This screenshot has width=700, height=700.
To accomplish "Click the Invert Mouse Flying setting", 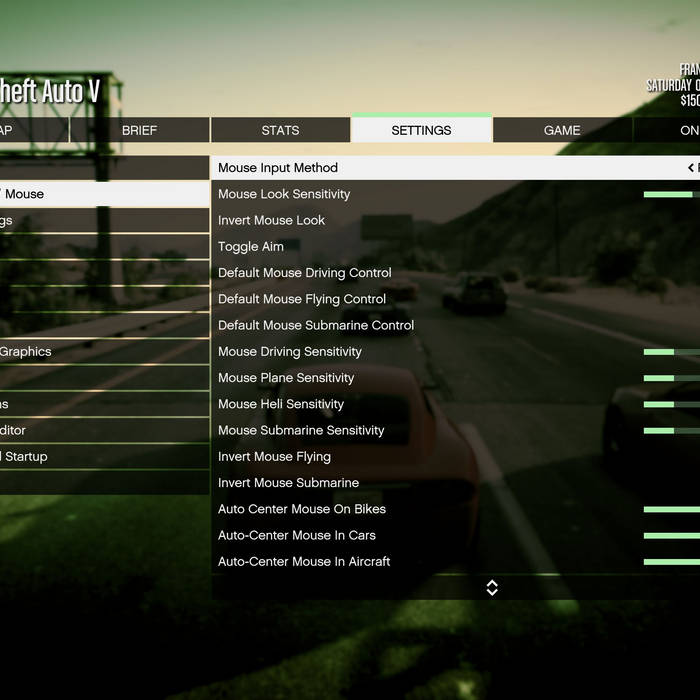I will pos(274,457).
